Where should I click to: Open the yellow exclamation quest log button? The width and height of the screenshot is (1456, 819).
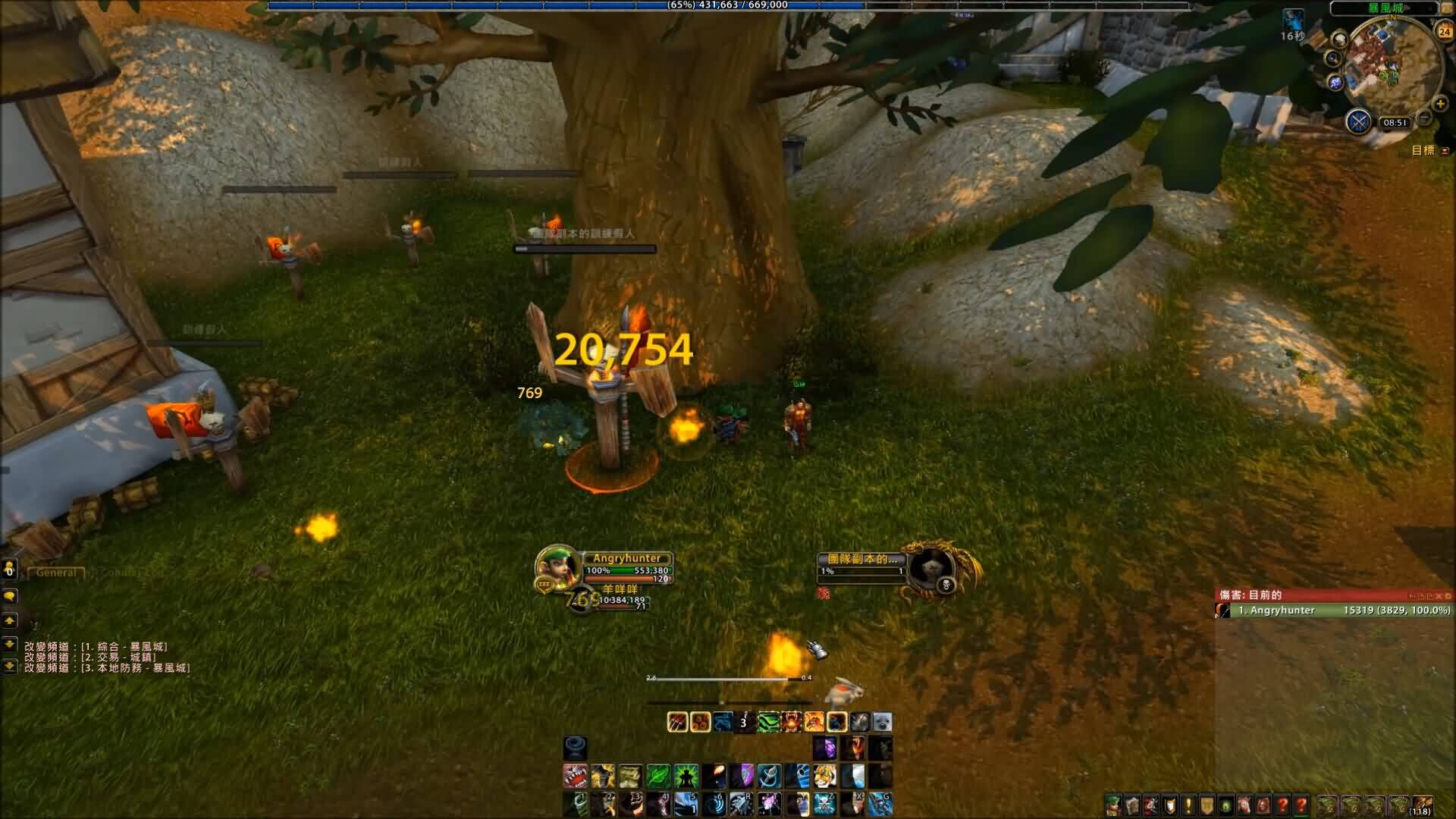coord(1188,805)
